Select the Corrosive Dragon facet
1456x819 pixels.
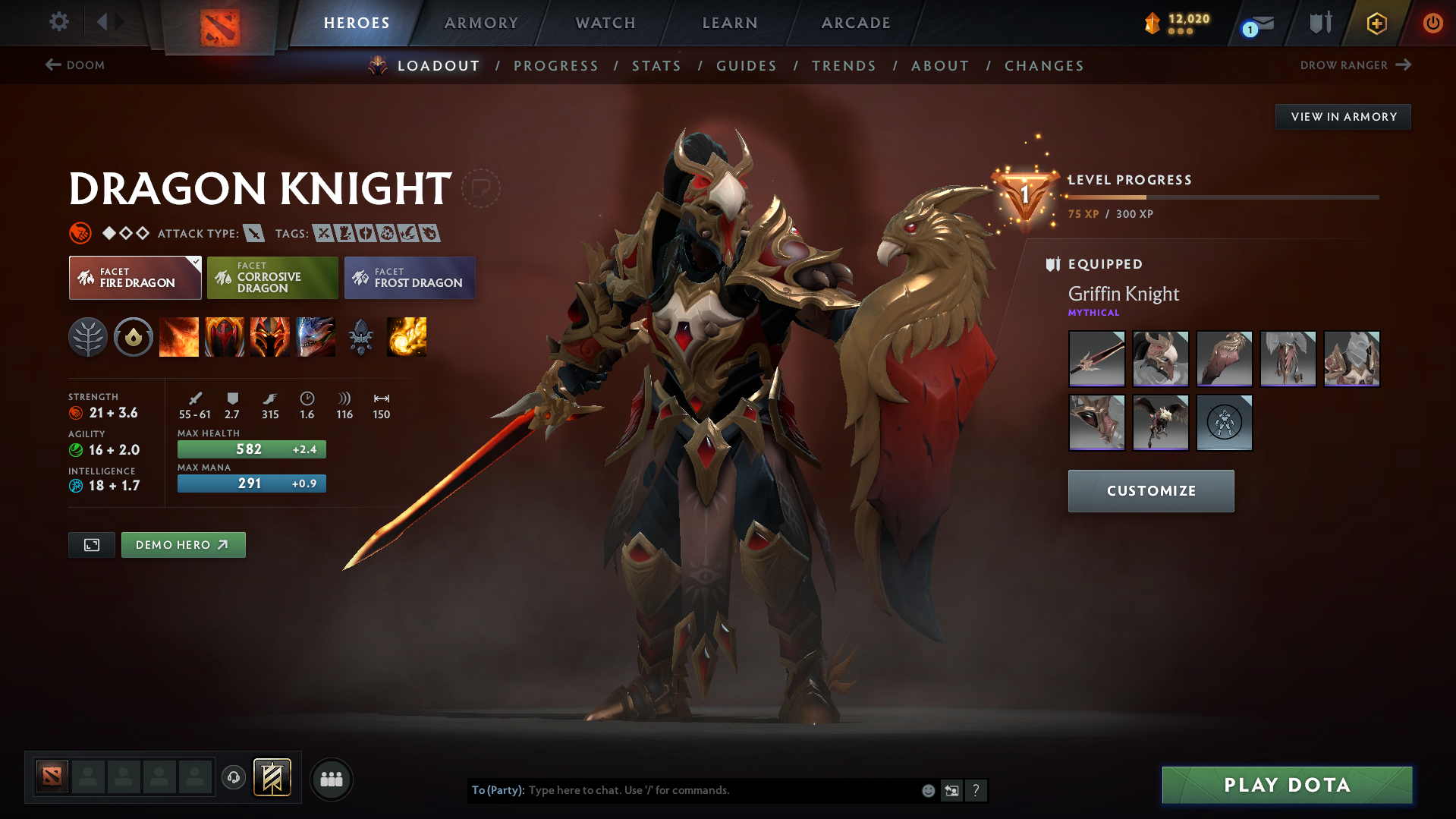click(x=272, y=278)
